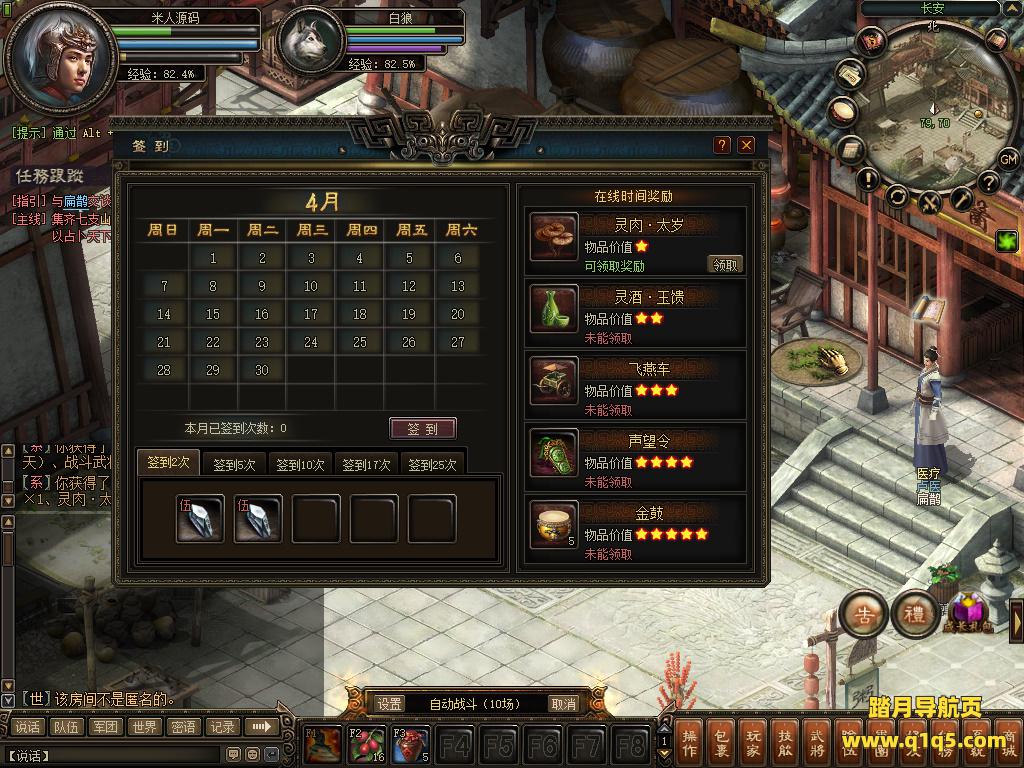Open the 签到17次 reward tab
This screenshot has width=1024, height=768.
click(366, 465)
